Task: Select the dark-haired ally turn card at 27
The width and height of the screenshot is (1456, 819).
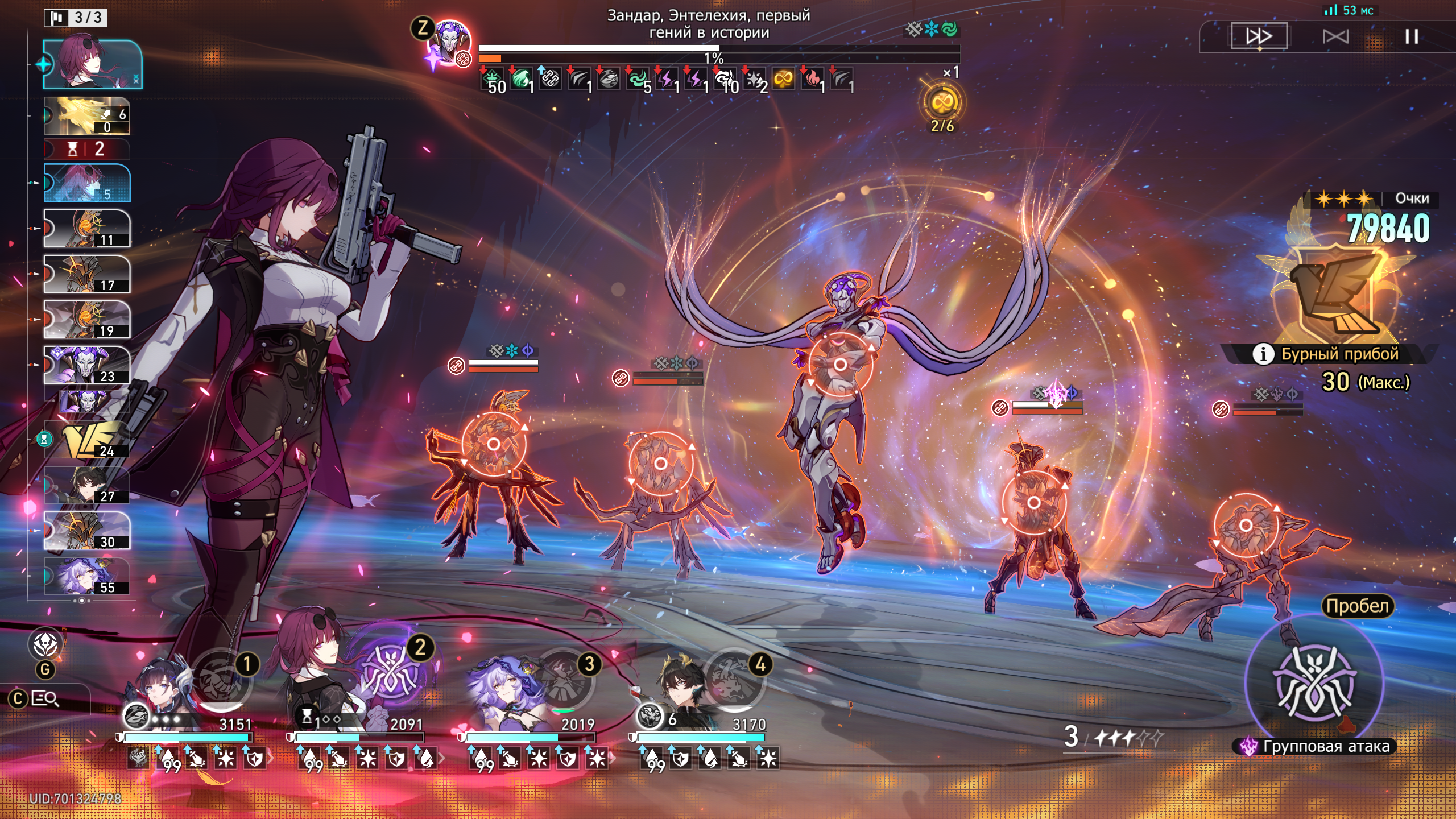Action: coord(87,485)
